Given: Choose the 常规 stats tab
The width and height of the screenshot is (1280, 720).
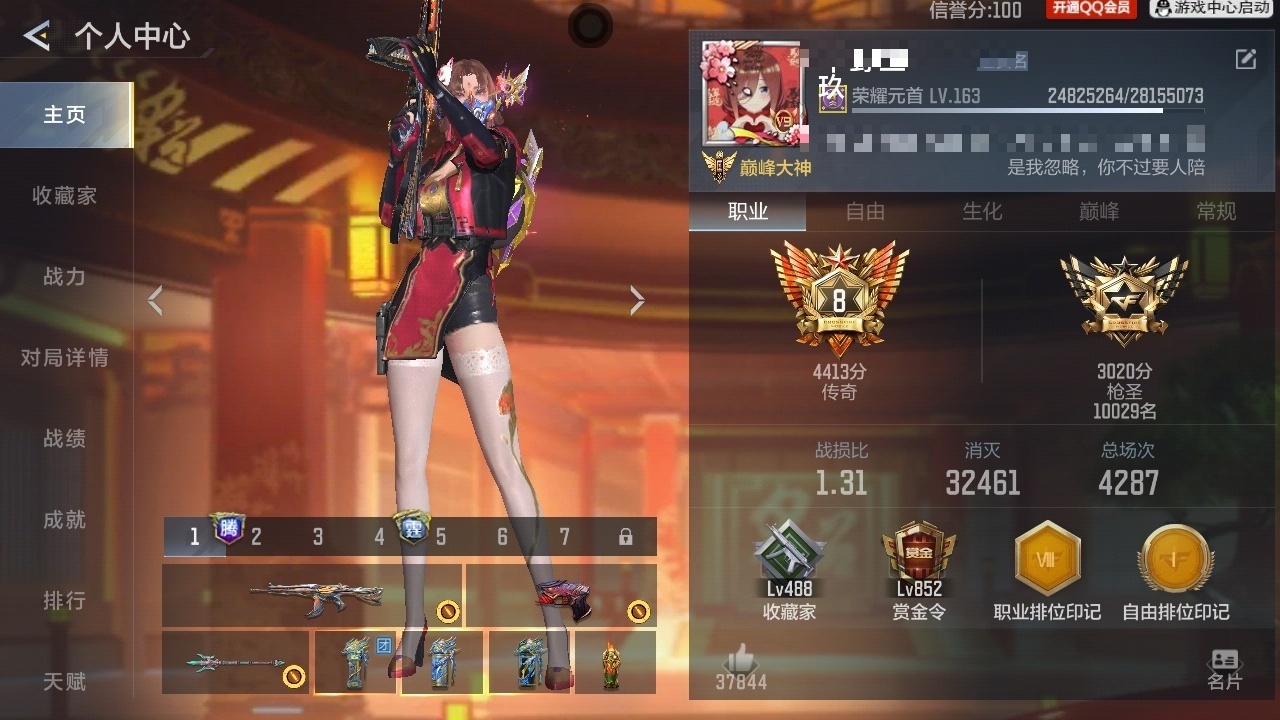Looking at the screenshot, I should [1216, 212].
